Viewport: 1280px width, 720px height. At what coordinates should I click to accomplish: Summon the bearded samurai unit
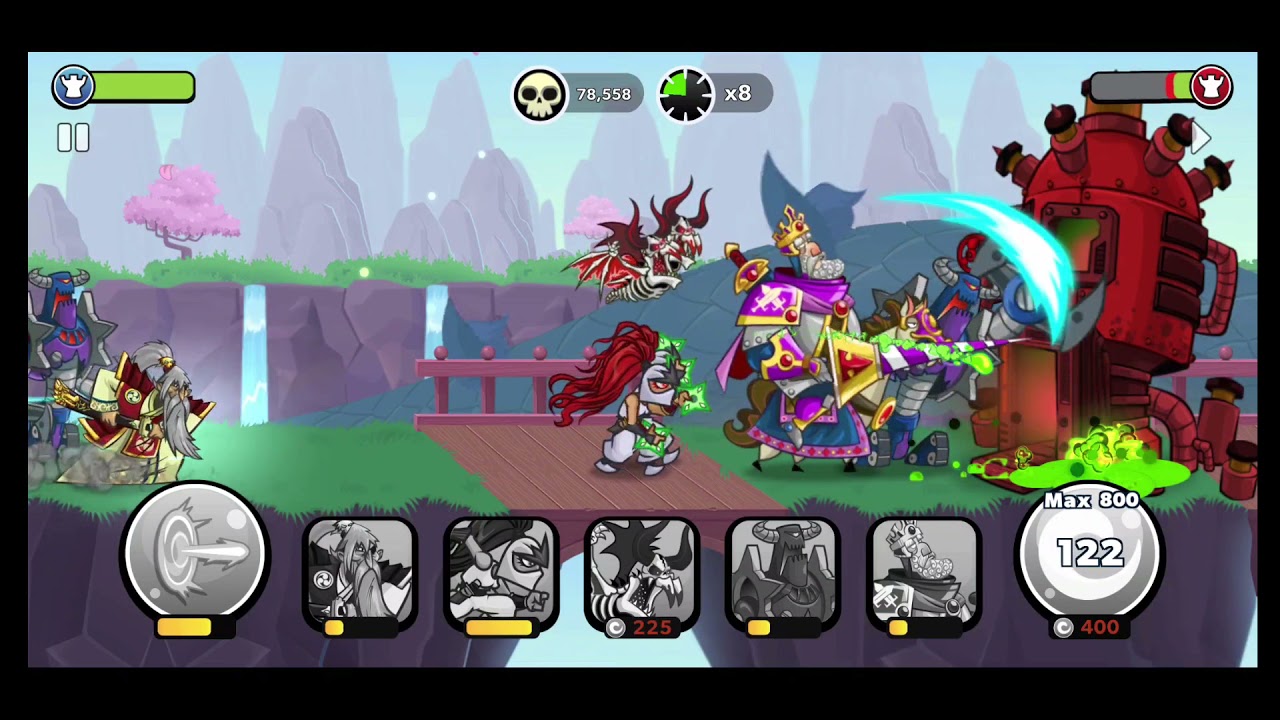tap(360, 570)
